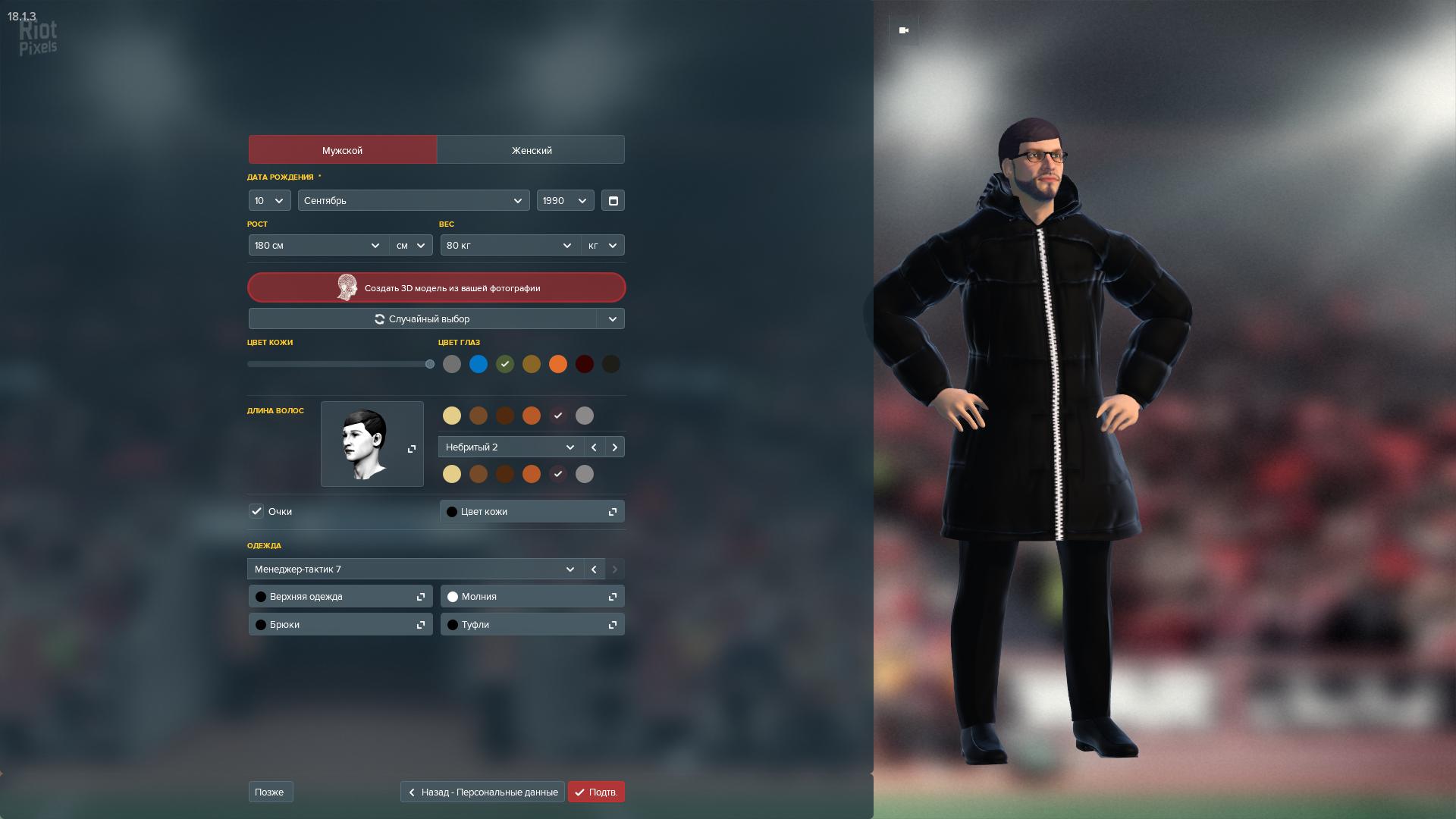Select the Мужской gender tab

coord(342,150)
